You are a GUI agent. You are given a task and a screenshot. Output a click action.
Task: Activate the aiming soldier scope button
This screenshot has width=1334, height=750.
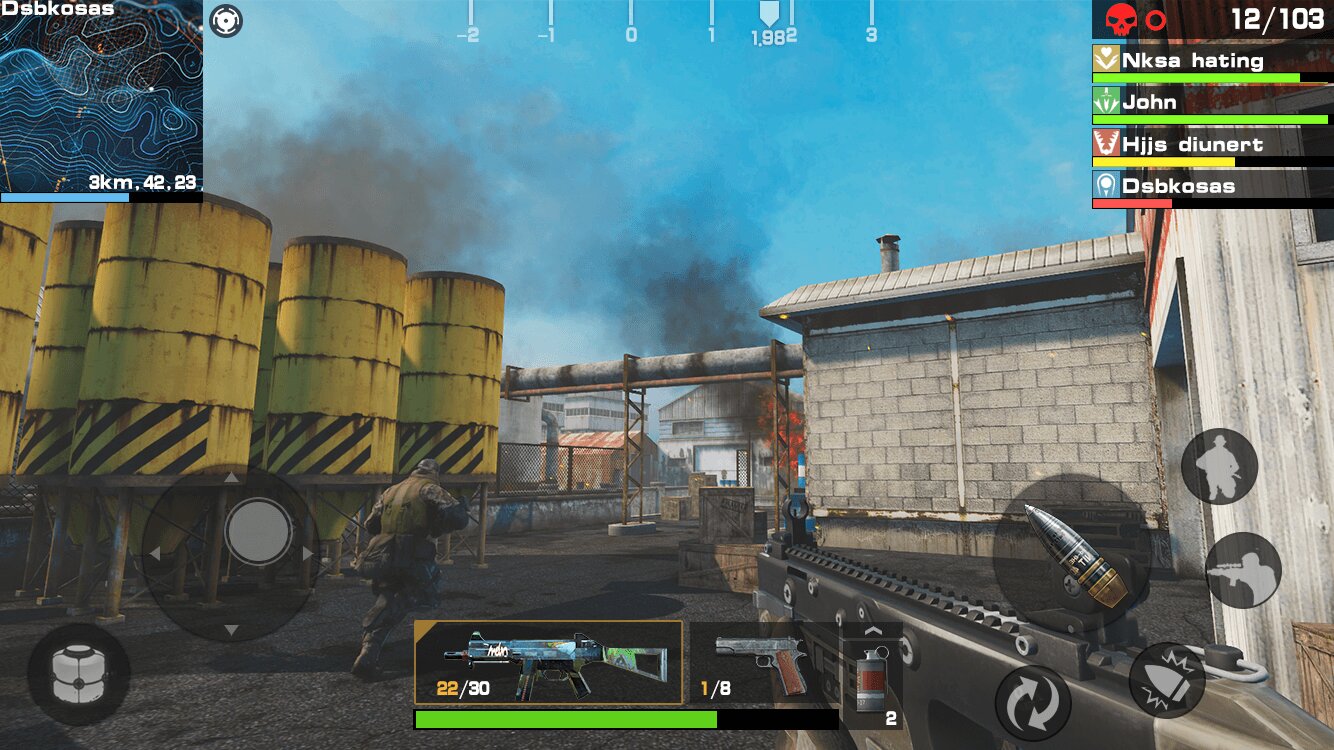[1243, 570]
